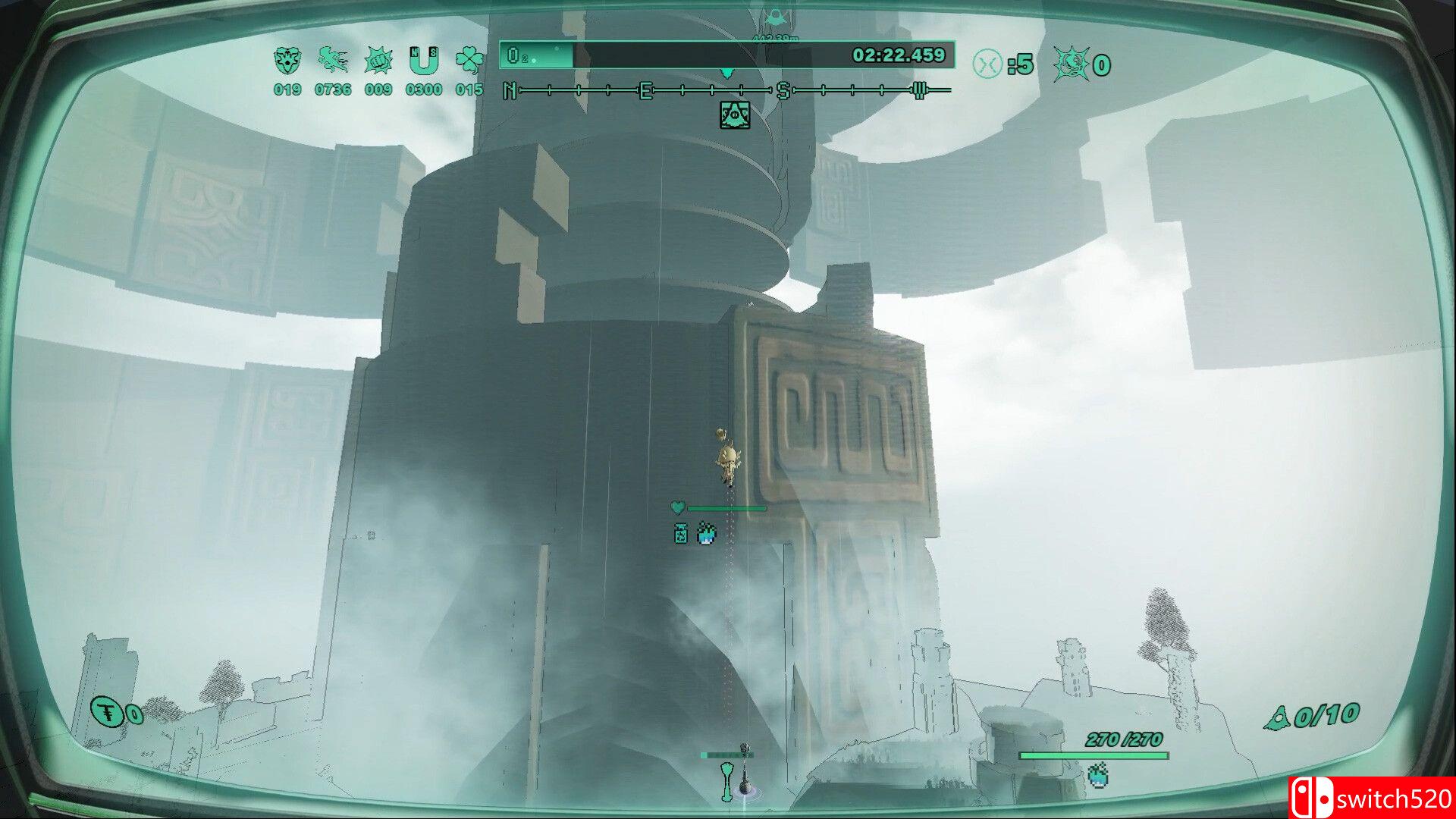Select the triangular collectible counter icon
1456x819 pixels.
[1277, 717]
